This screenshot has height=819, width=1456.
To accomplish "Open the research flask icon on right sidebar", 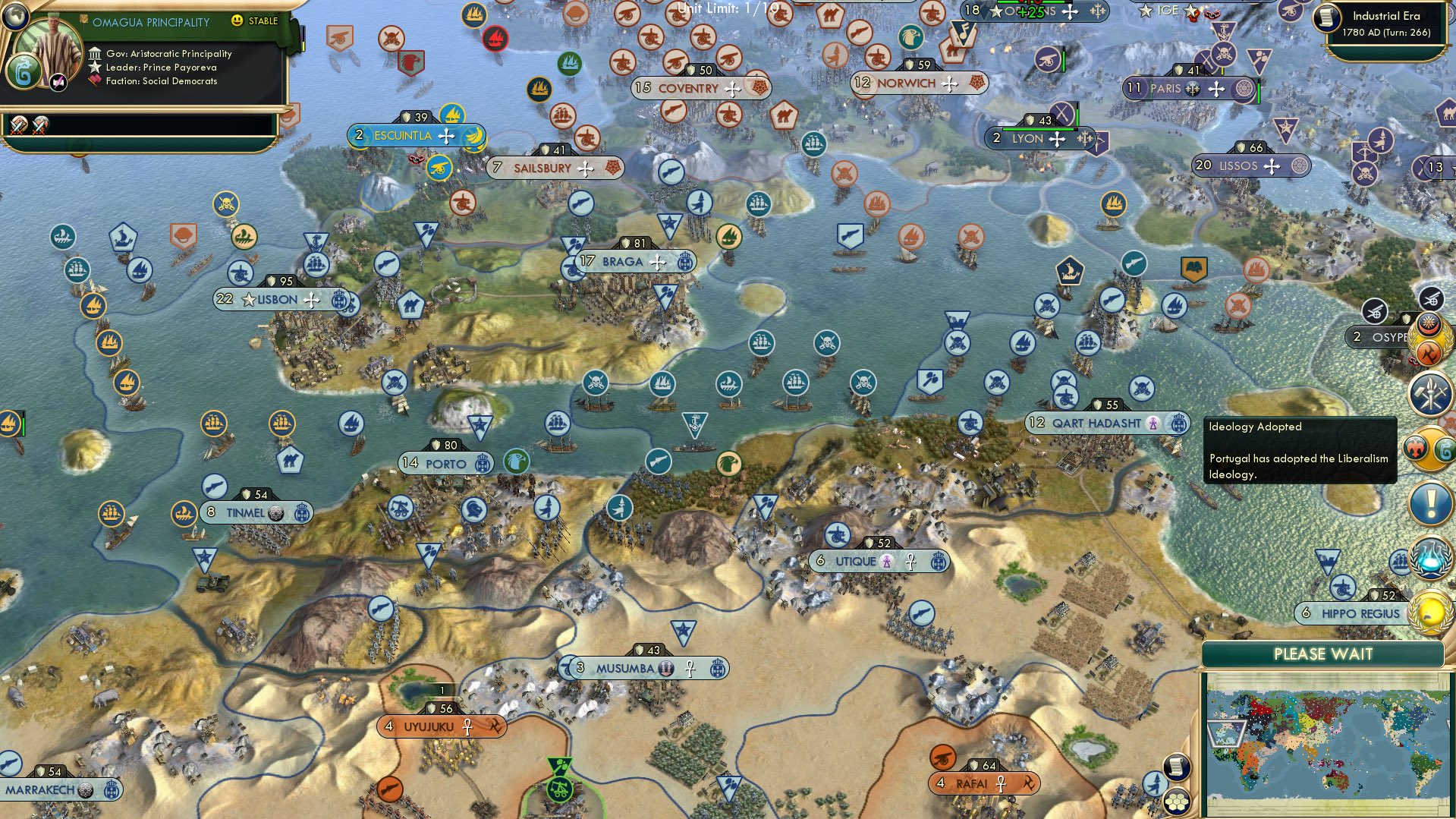I will pos(1431,556).
